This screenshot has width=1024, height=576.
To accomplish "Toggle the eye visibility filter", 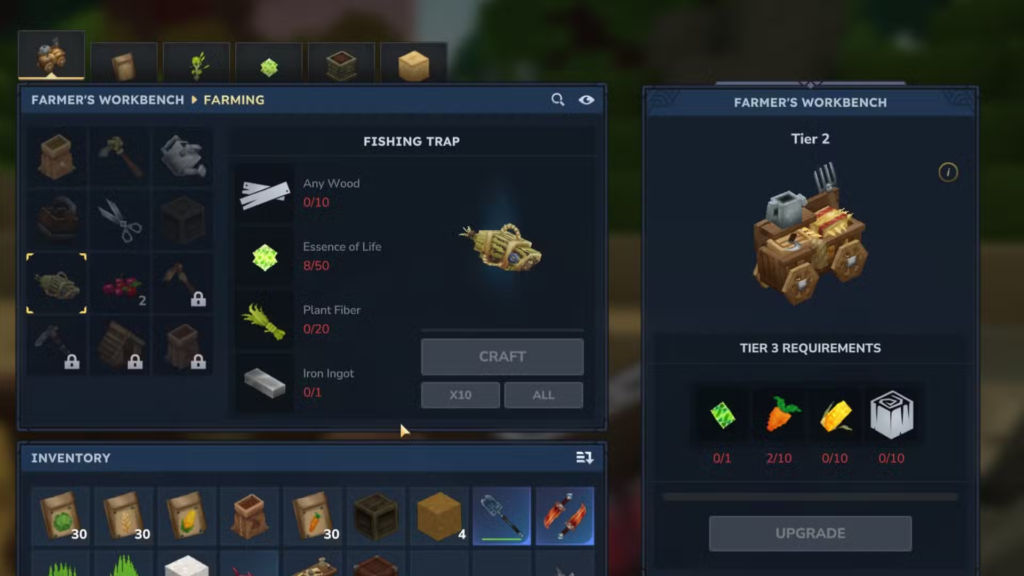I will tap(586, 100).
